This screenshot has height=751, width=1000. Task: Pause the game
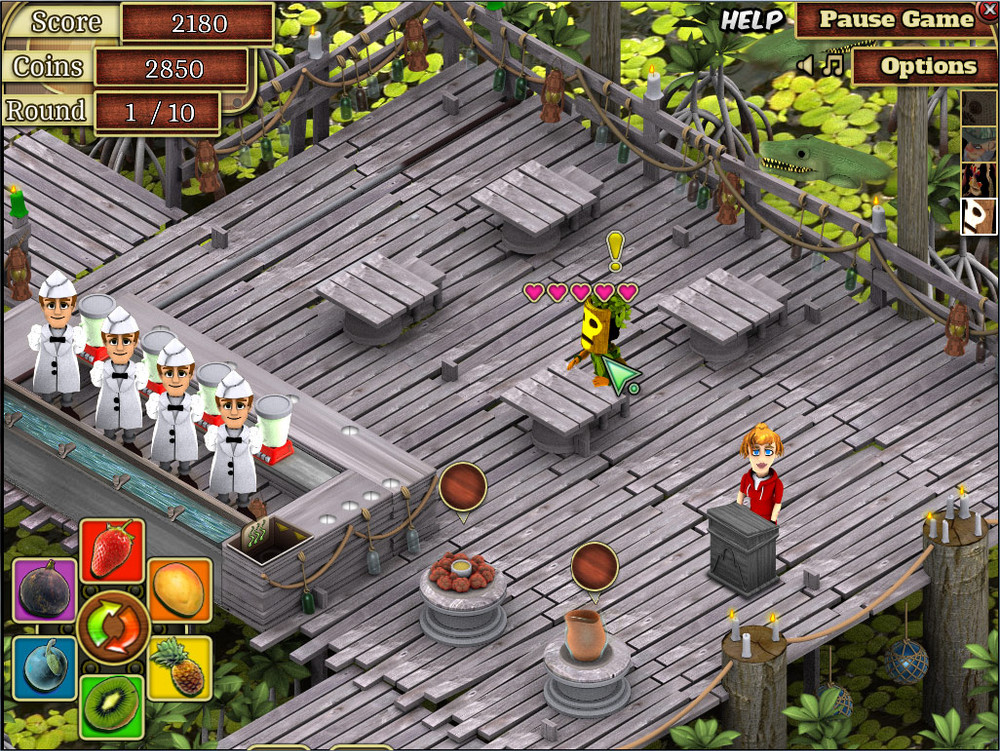[x=896, y=20]
